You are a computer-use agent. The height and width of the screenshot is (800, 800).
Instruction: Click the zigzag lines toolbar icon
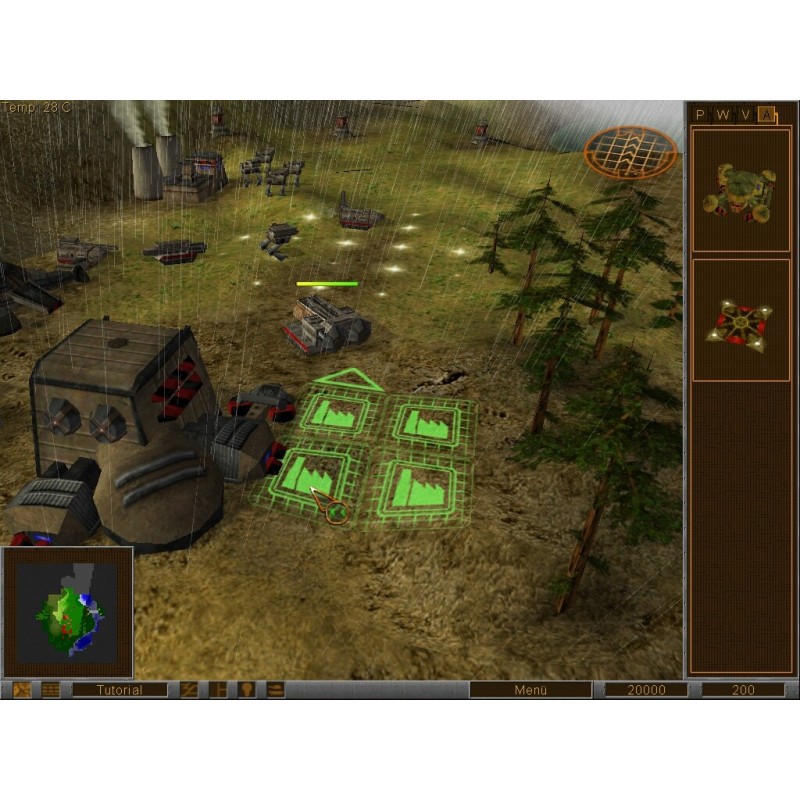coord(189,690)
